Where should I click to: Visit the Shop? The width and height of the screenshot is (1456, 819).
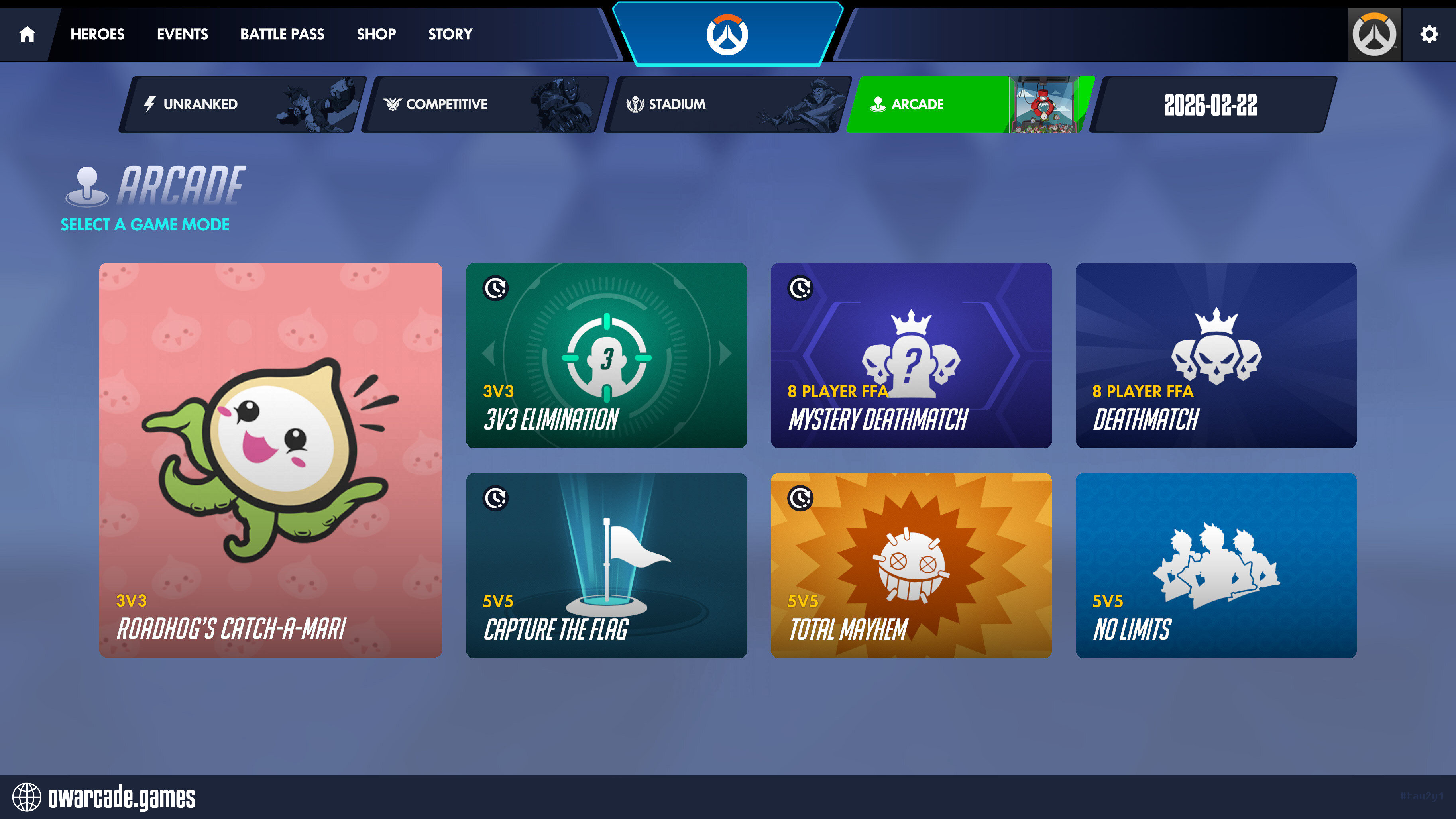click(376, 35)
